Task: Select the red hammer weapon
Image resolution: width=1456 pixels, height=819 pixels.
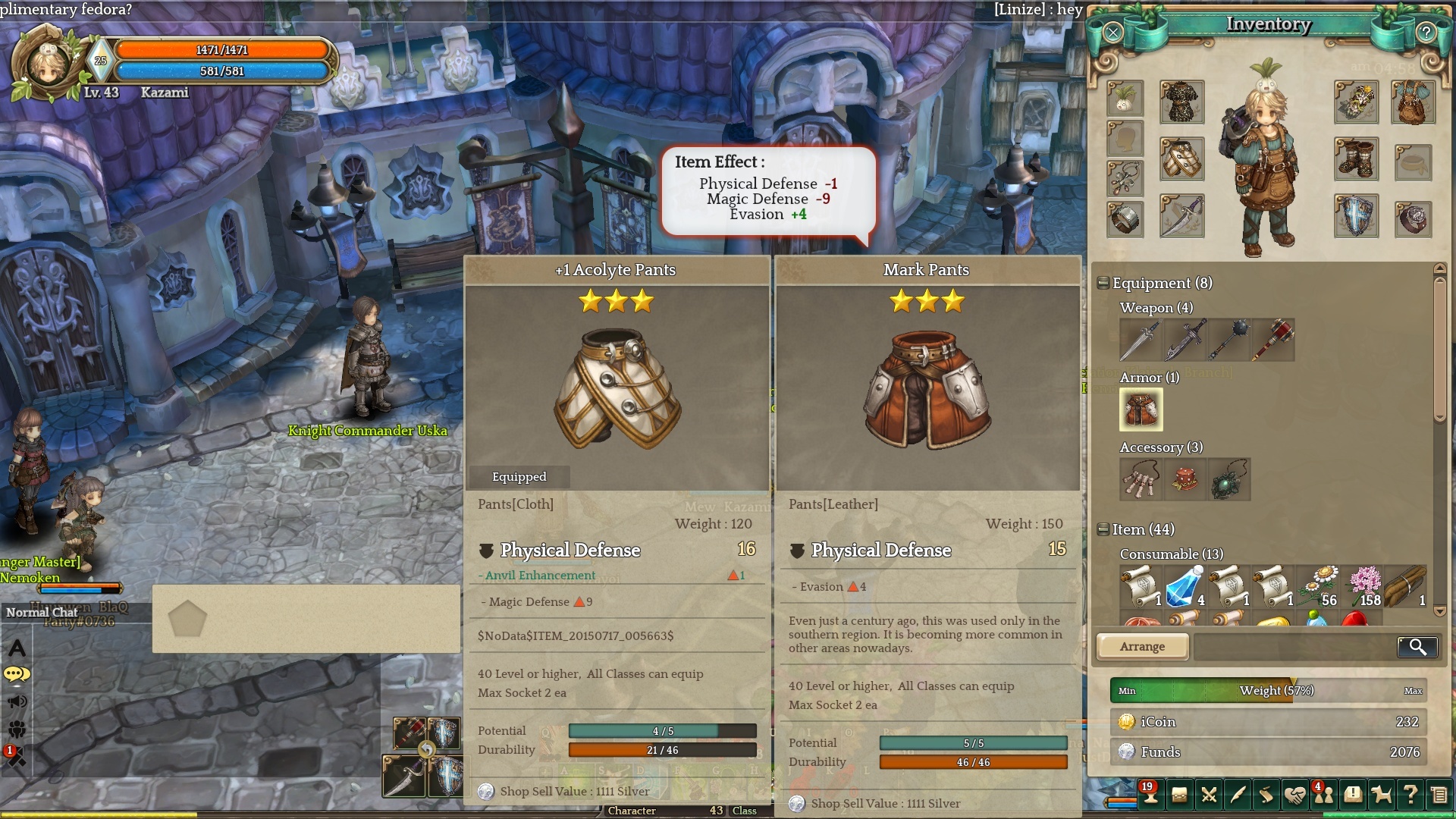Action: pyautogui.click(x=1273, y=340)
